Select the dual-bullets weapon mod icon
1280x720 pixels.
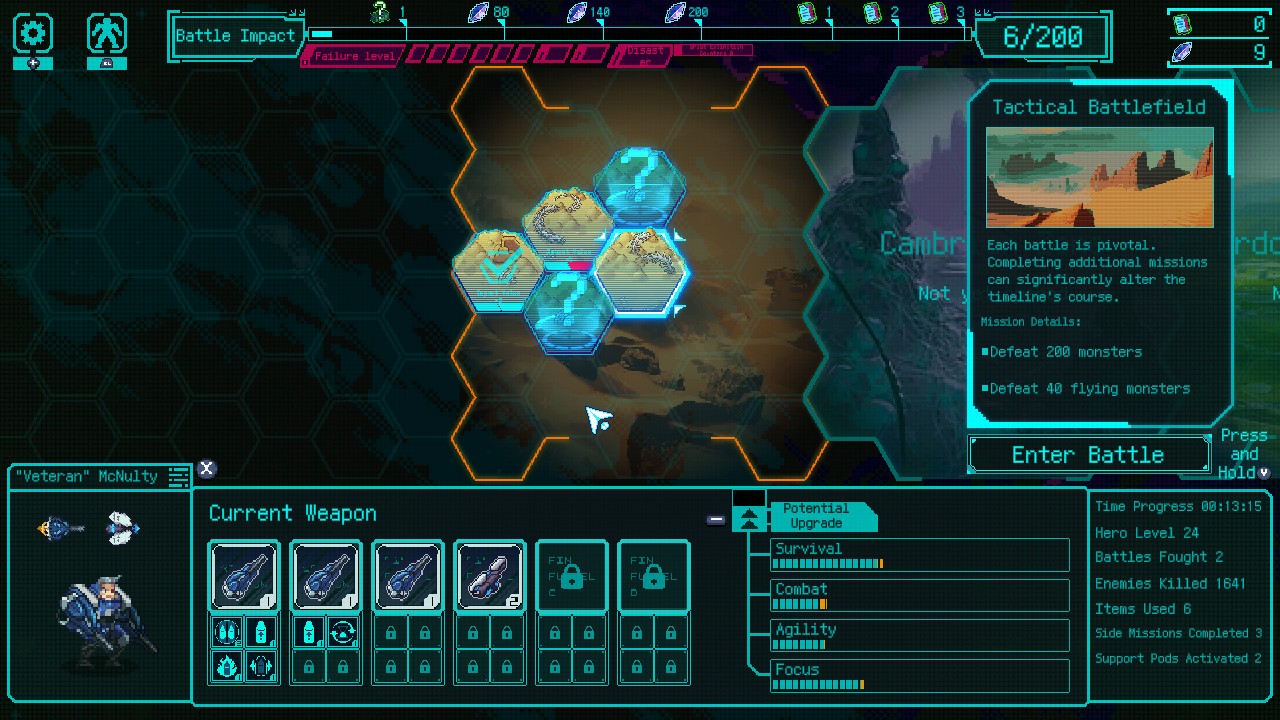tap(226, 632)
